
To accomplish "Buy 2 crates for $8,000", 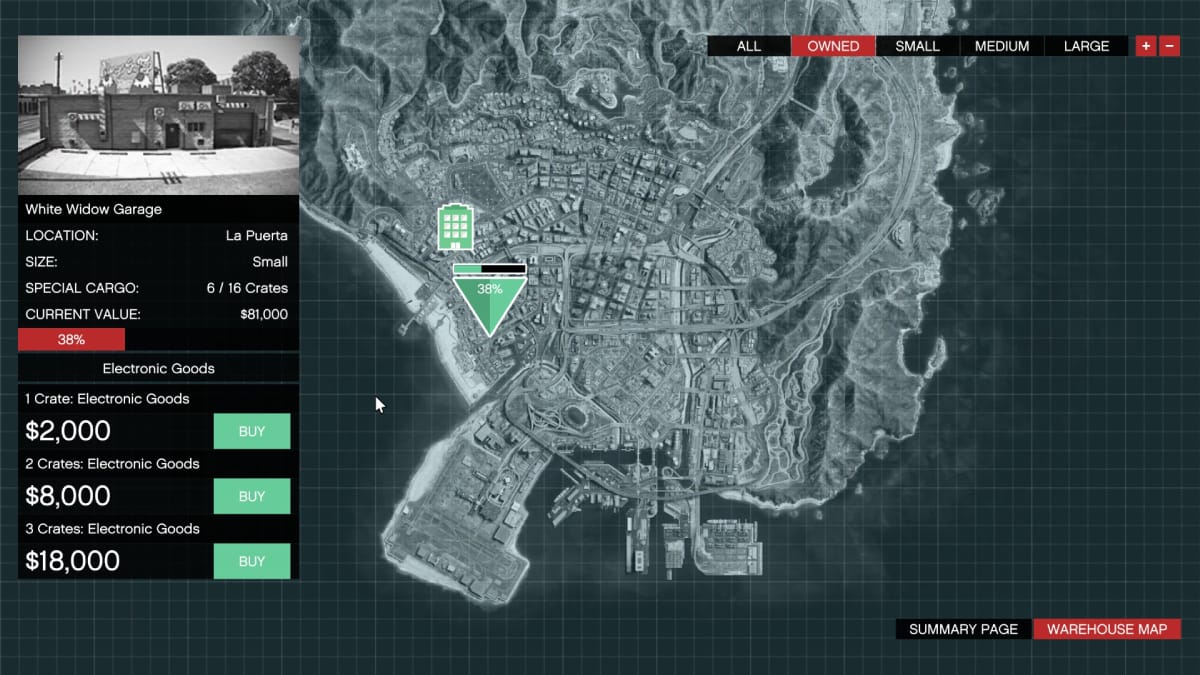I will click(x=252, y=496).
